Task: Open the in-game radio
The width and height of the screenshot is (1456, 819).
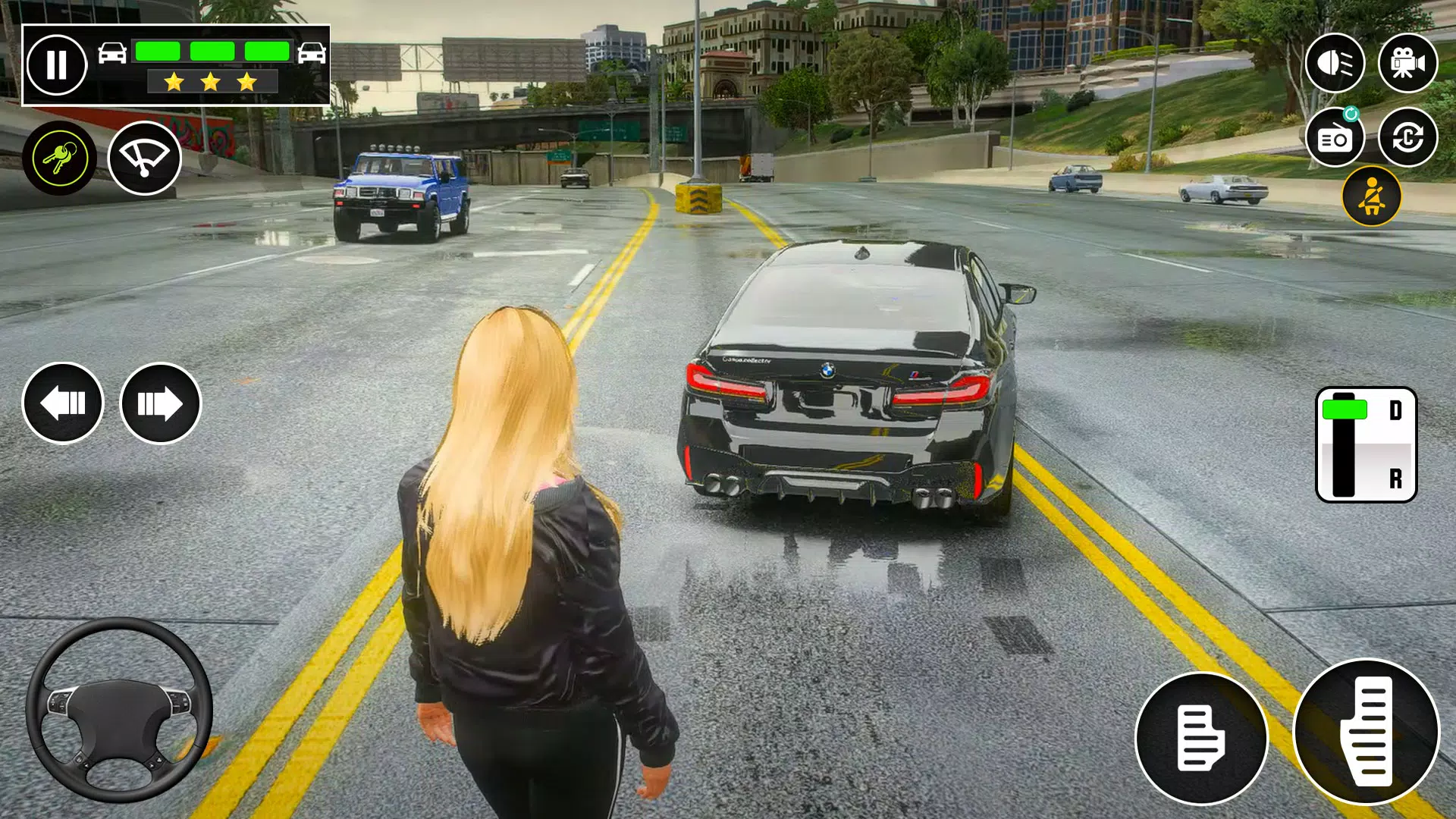Action: [x=1337, y=138]
